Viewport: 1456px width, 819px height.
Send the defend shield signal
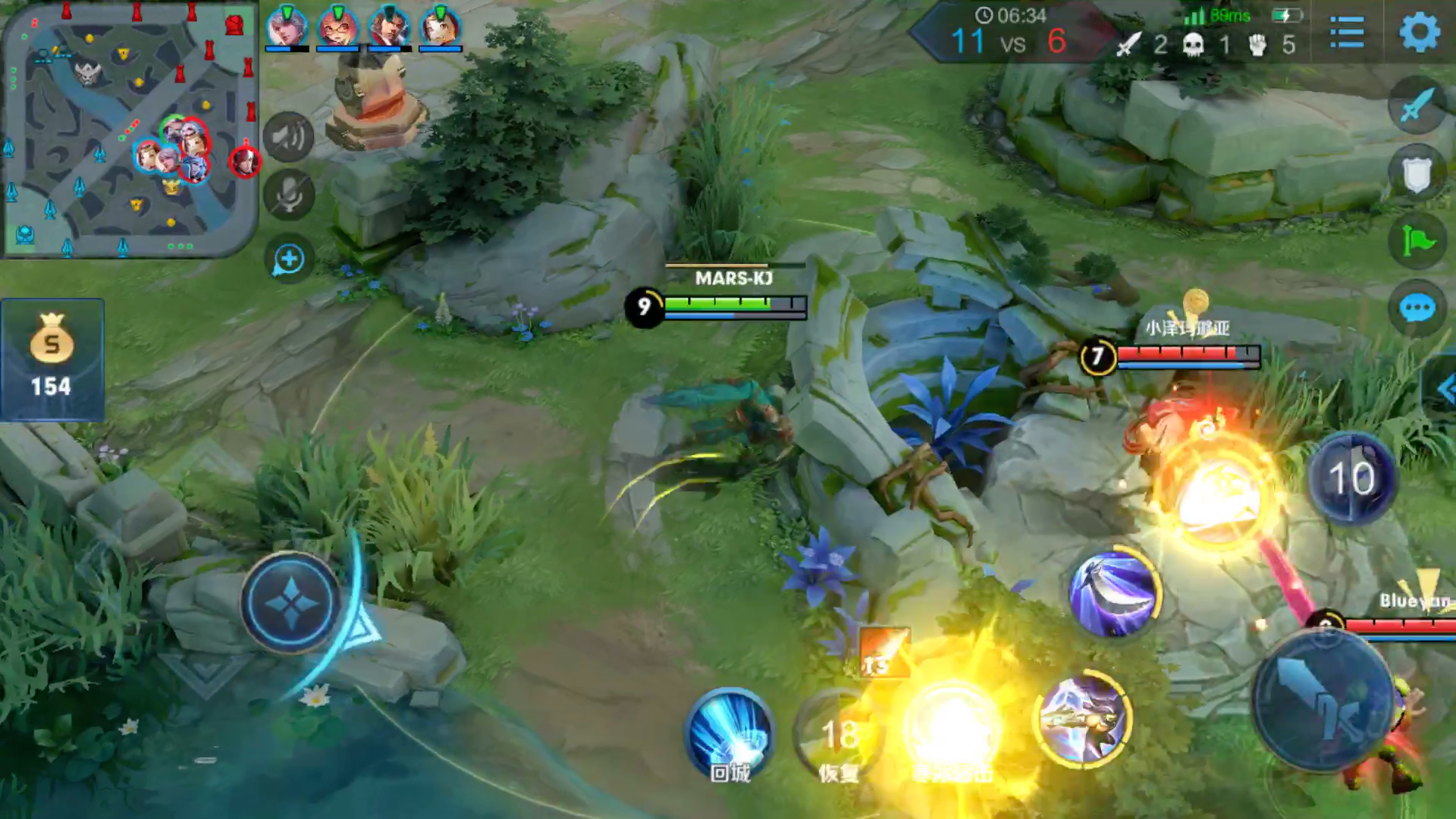(1417, 174)
